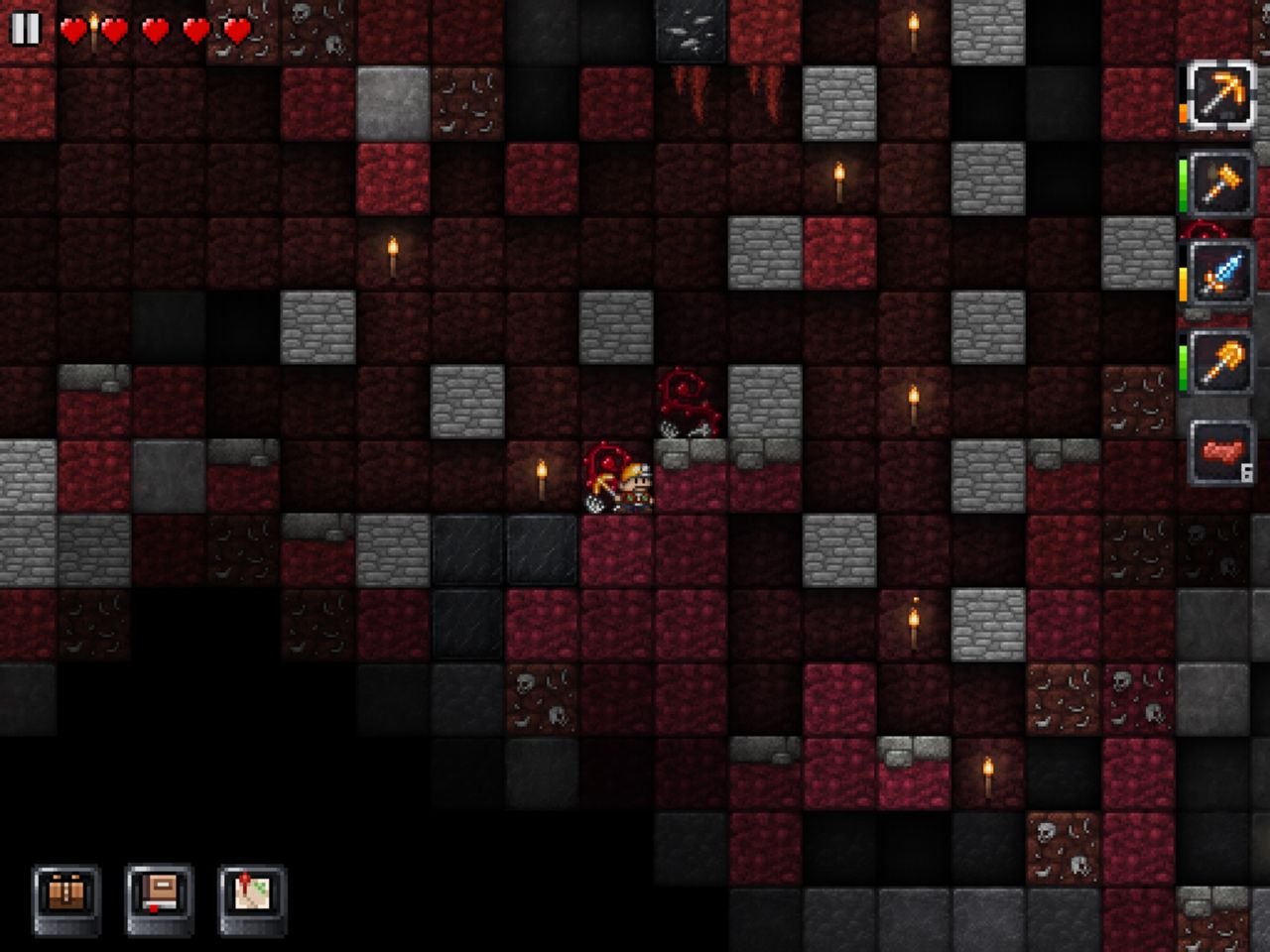The height and width of the screenshot is (952, 1270).
Task: Show the map with red pin
Action: tap(253, 896)
